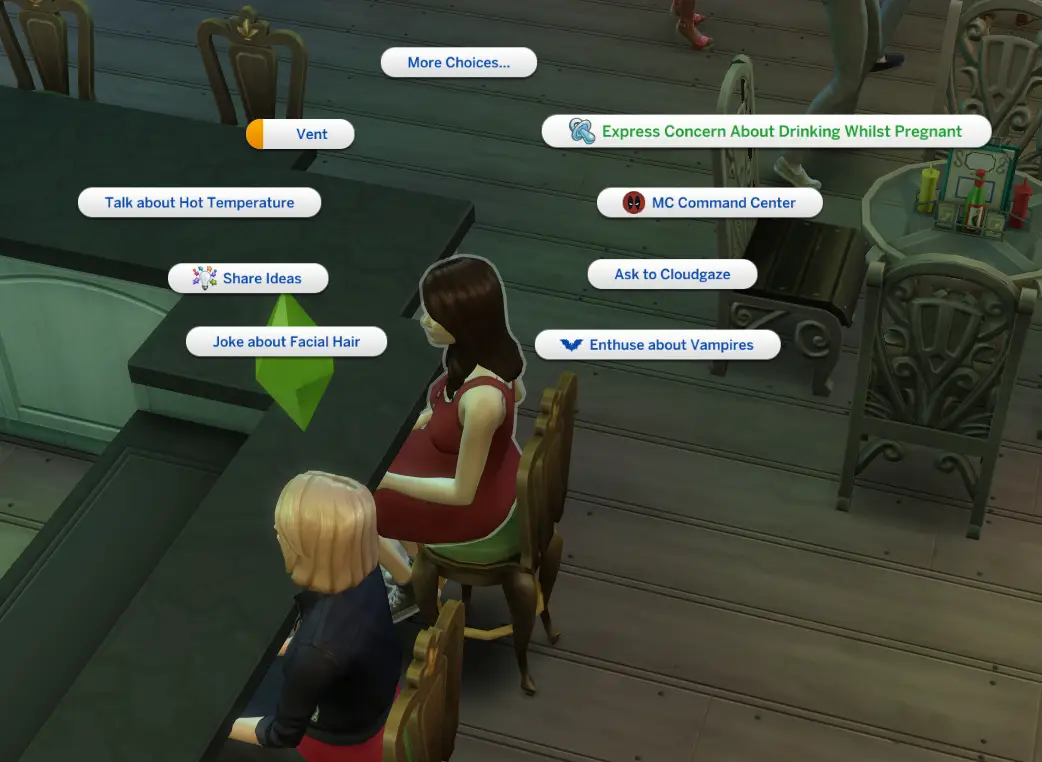
Task: Open More Choices in the interaction menu
Action: [458, 63]
